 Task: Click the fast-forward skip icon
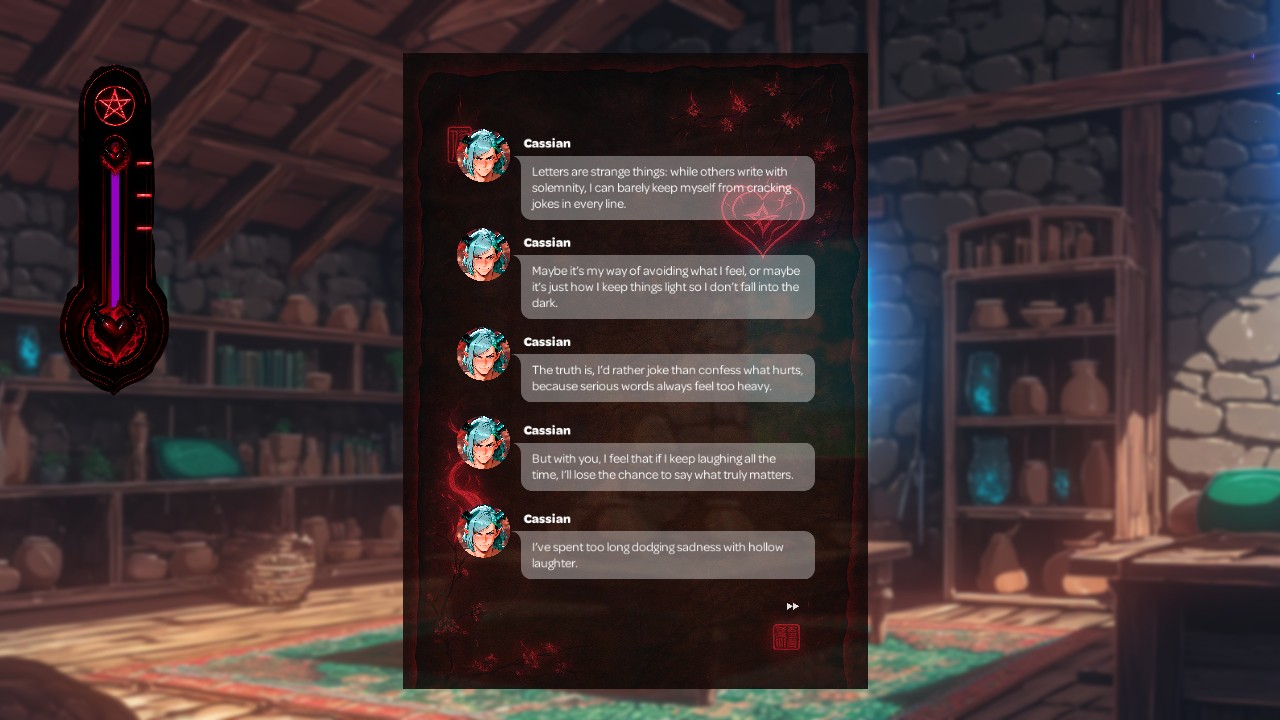coord(792,605)
